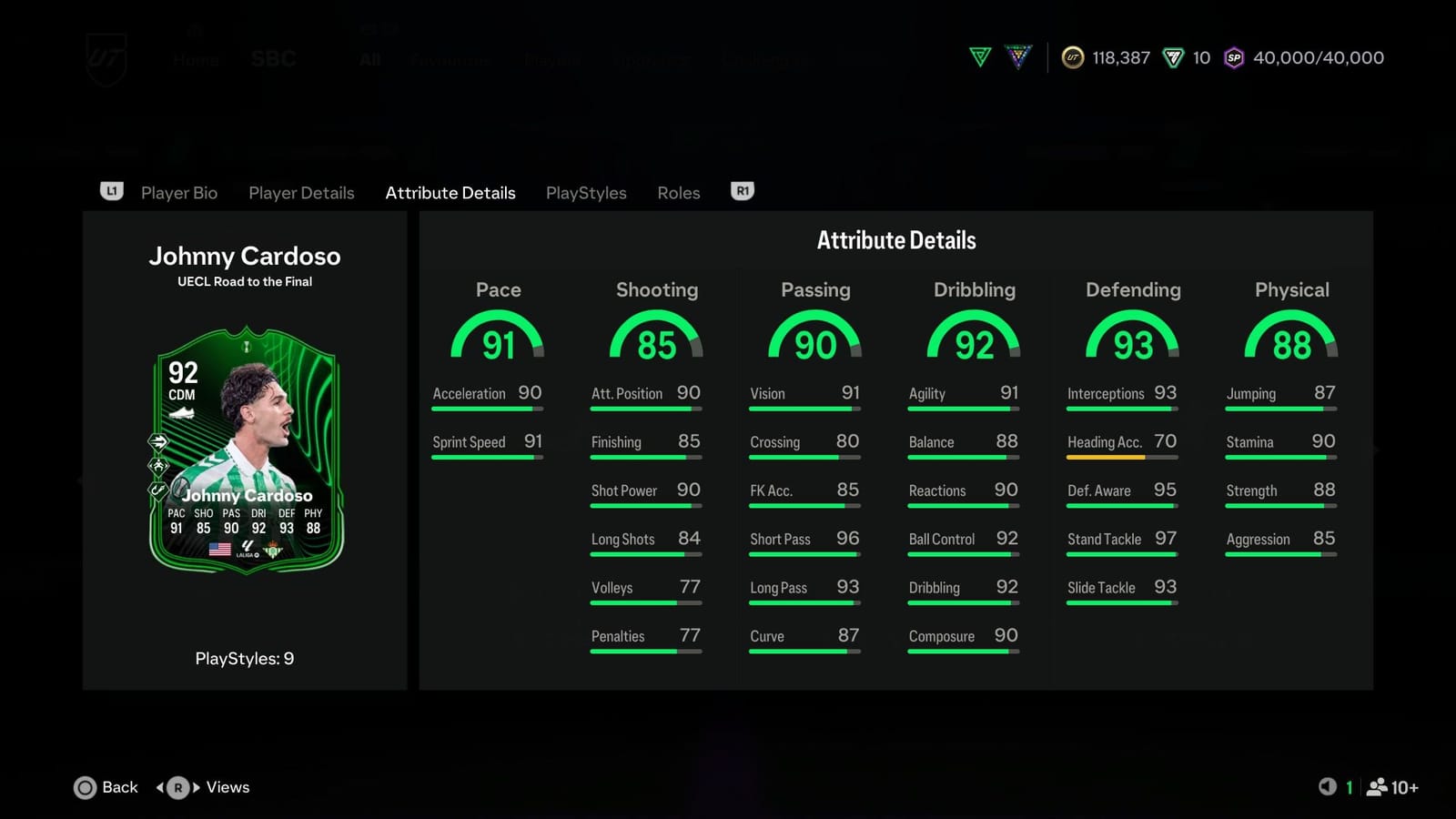
Task: Click the UT coins icon in the top bar
Action: [1072, 57]
